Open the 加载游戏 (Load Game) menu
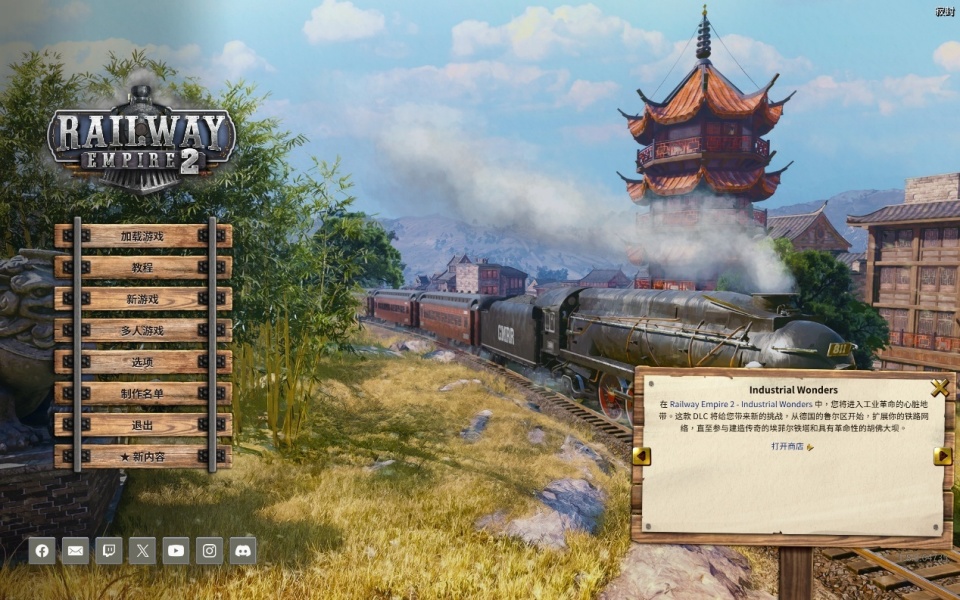Image resolution: width=960 pixels, height=600 pixels. click(142, 236)
